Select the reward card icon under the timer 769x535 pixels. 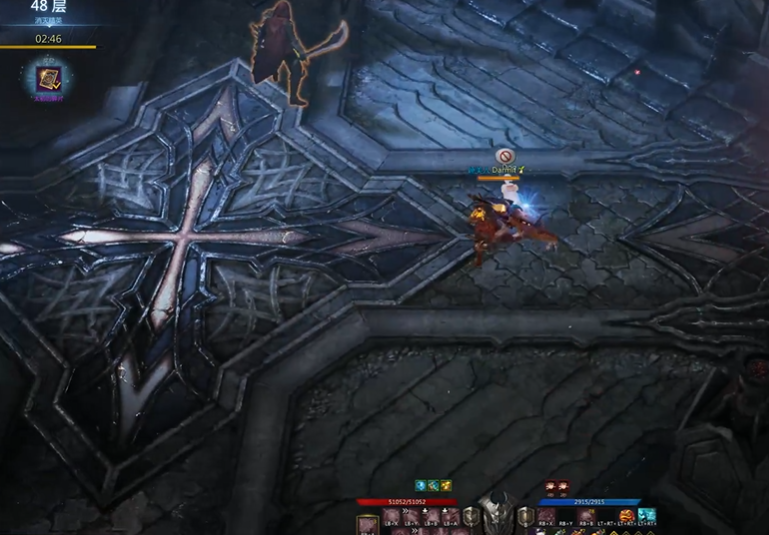(x=48, y=78)
